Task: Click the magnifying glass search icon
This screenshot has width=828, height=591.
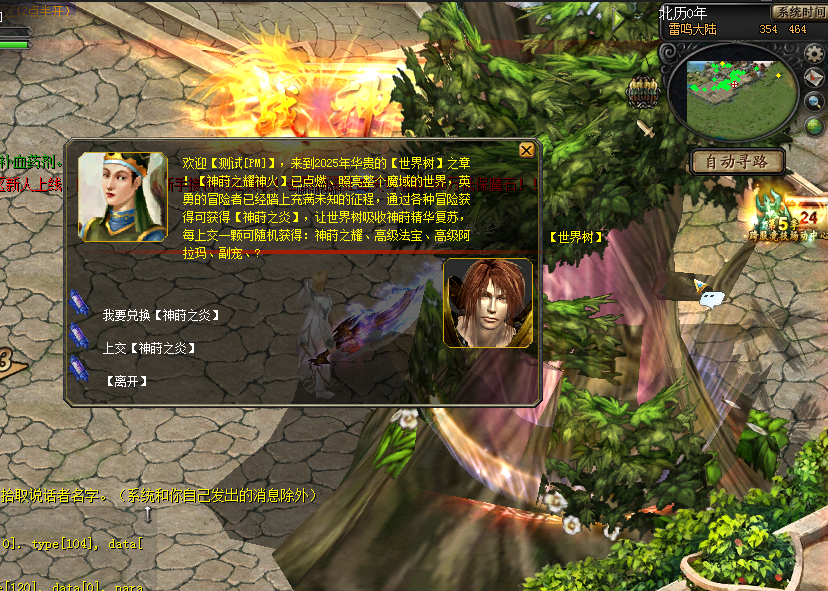Action: (814, 101)
